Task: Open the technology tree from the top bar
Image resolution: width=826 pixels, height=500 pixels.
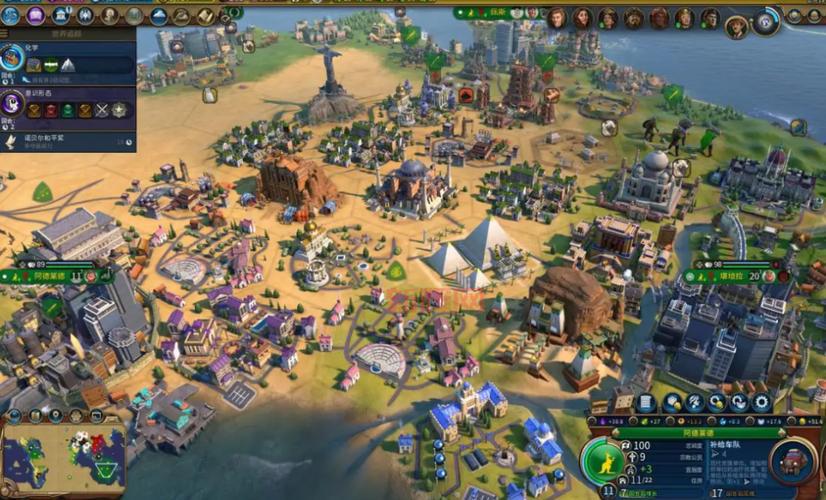Action: [10, 15]
